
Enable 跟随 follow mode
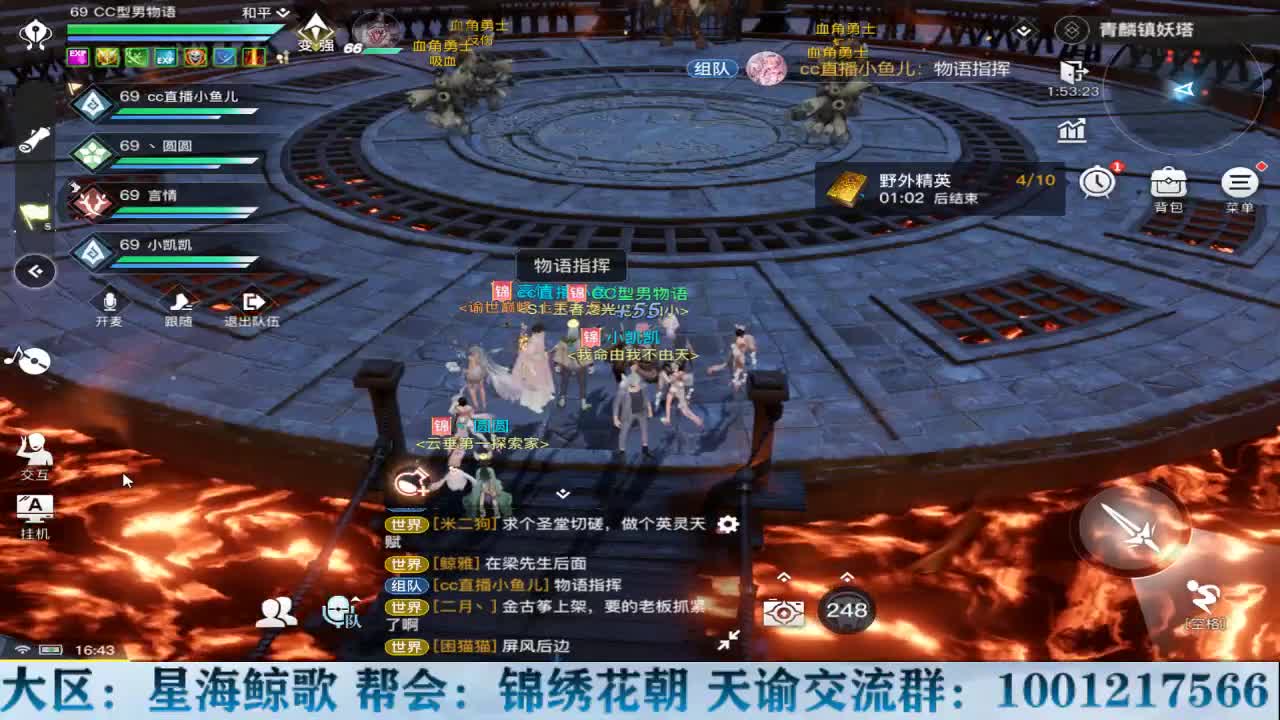[x=178, y=303]
